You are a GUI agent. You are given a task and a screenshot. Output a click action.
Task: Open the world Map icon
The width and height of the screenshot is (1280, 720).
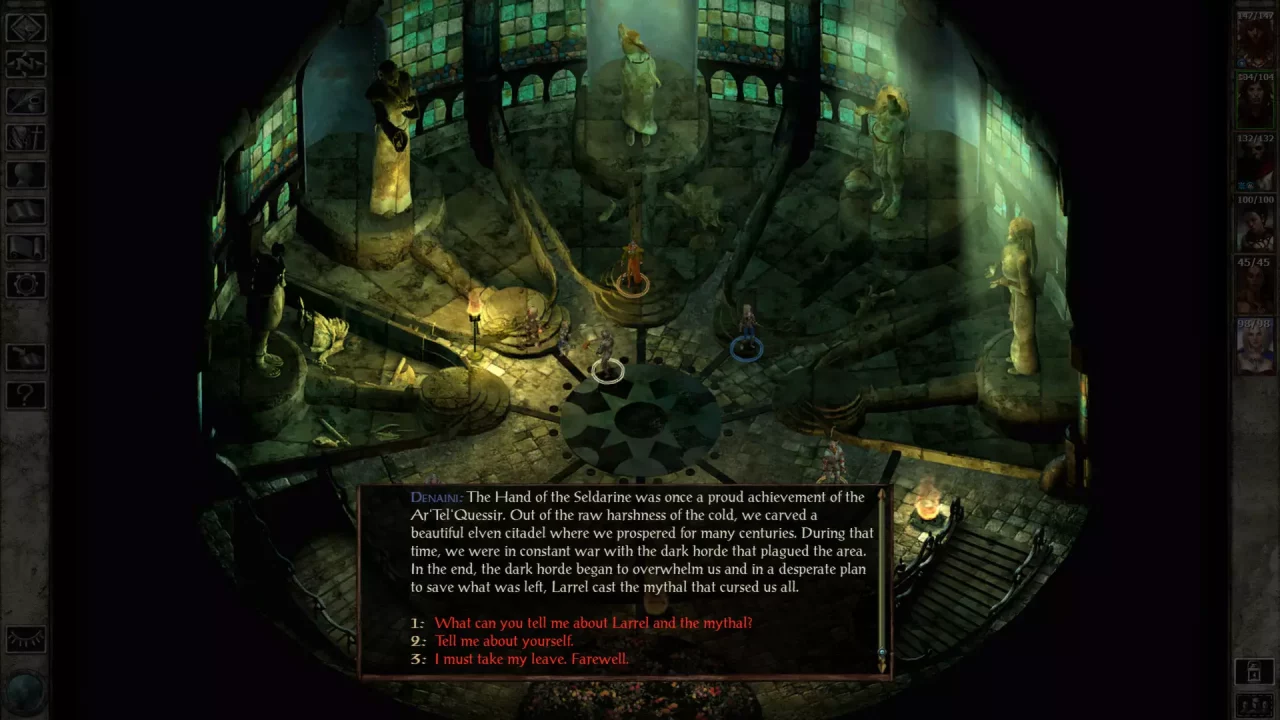[x=25, y=64]
